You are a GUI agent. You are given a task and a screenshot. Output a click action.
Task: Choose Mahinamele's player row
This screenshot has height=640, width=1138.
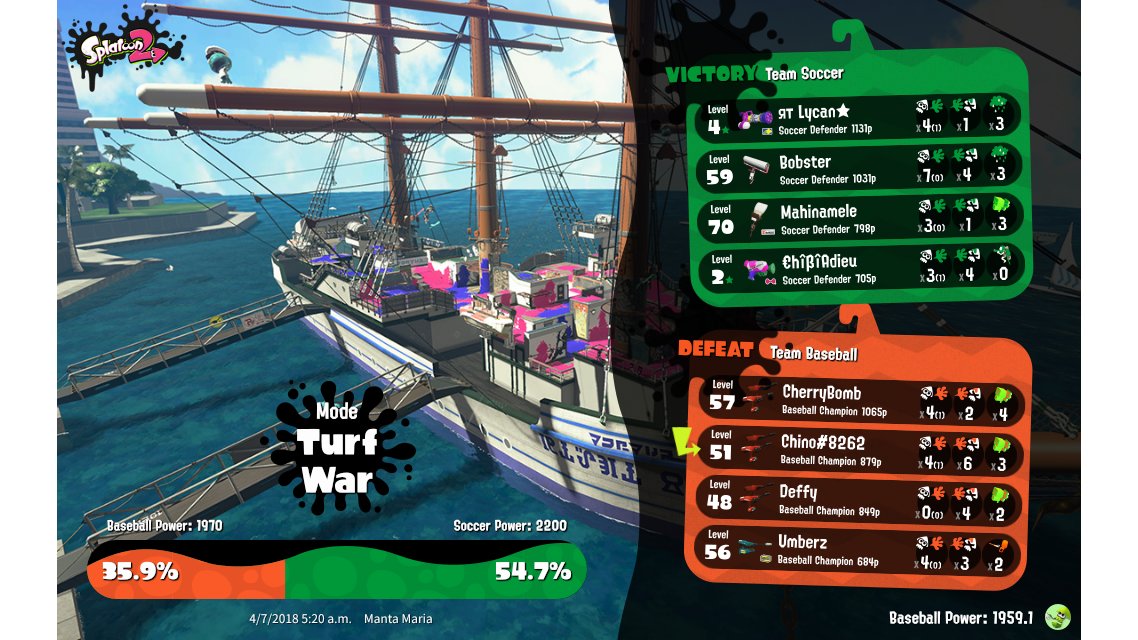860,218
